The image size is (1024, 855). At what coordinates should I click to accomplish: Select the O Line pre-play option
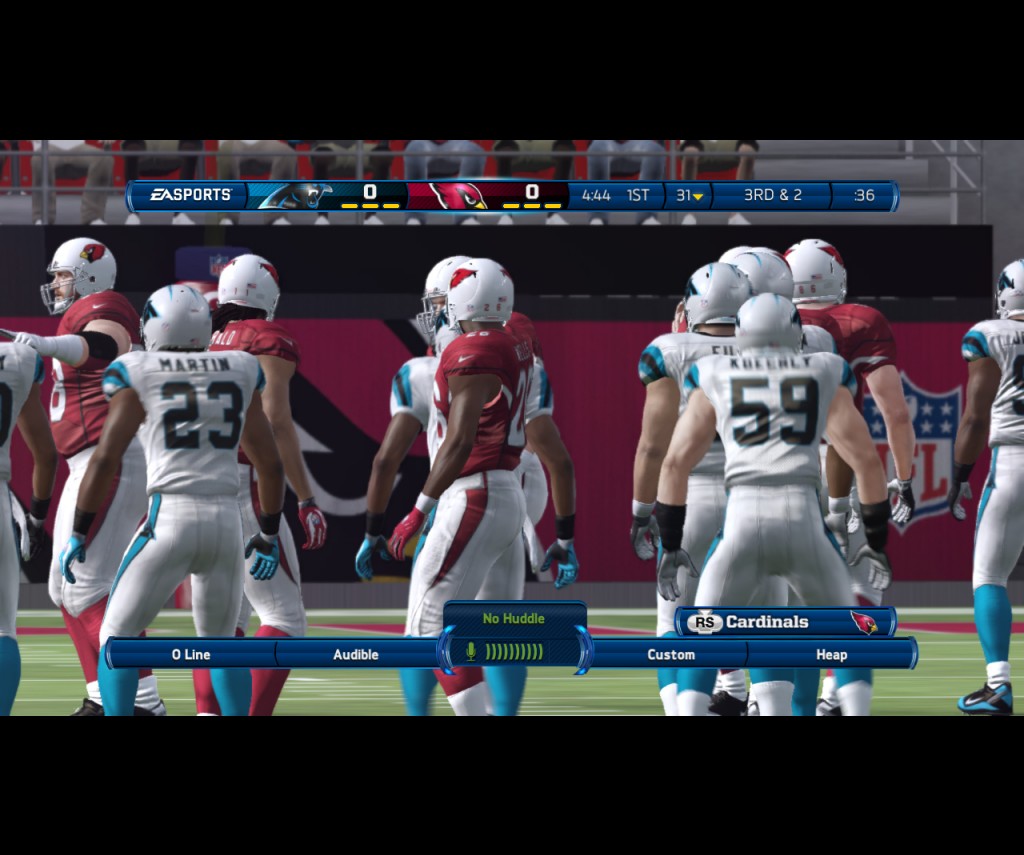pos(191,654)
